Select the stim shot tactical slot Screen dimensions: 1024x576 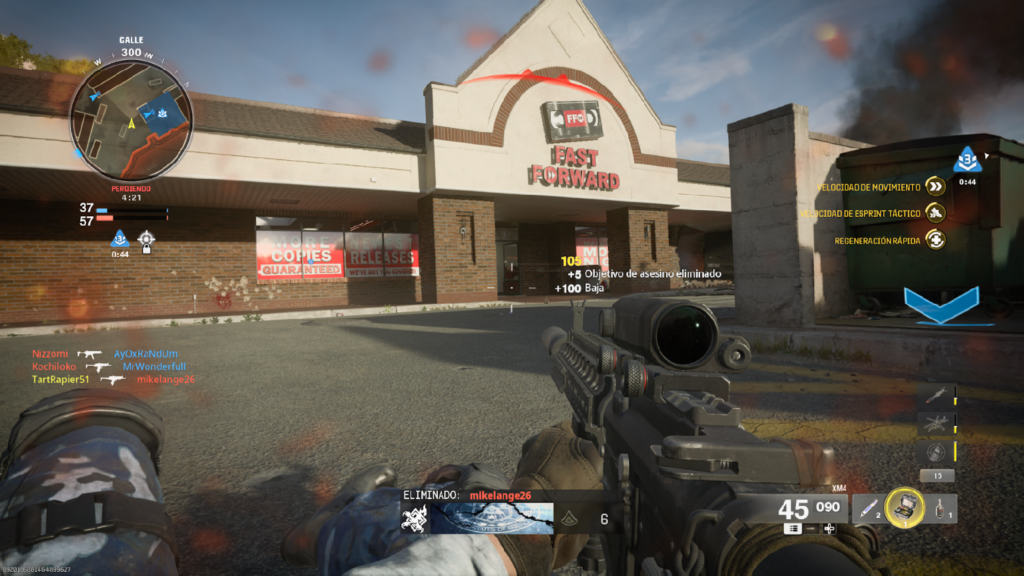click(866, 508)
